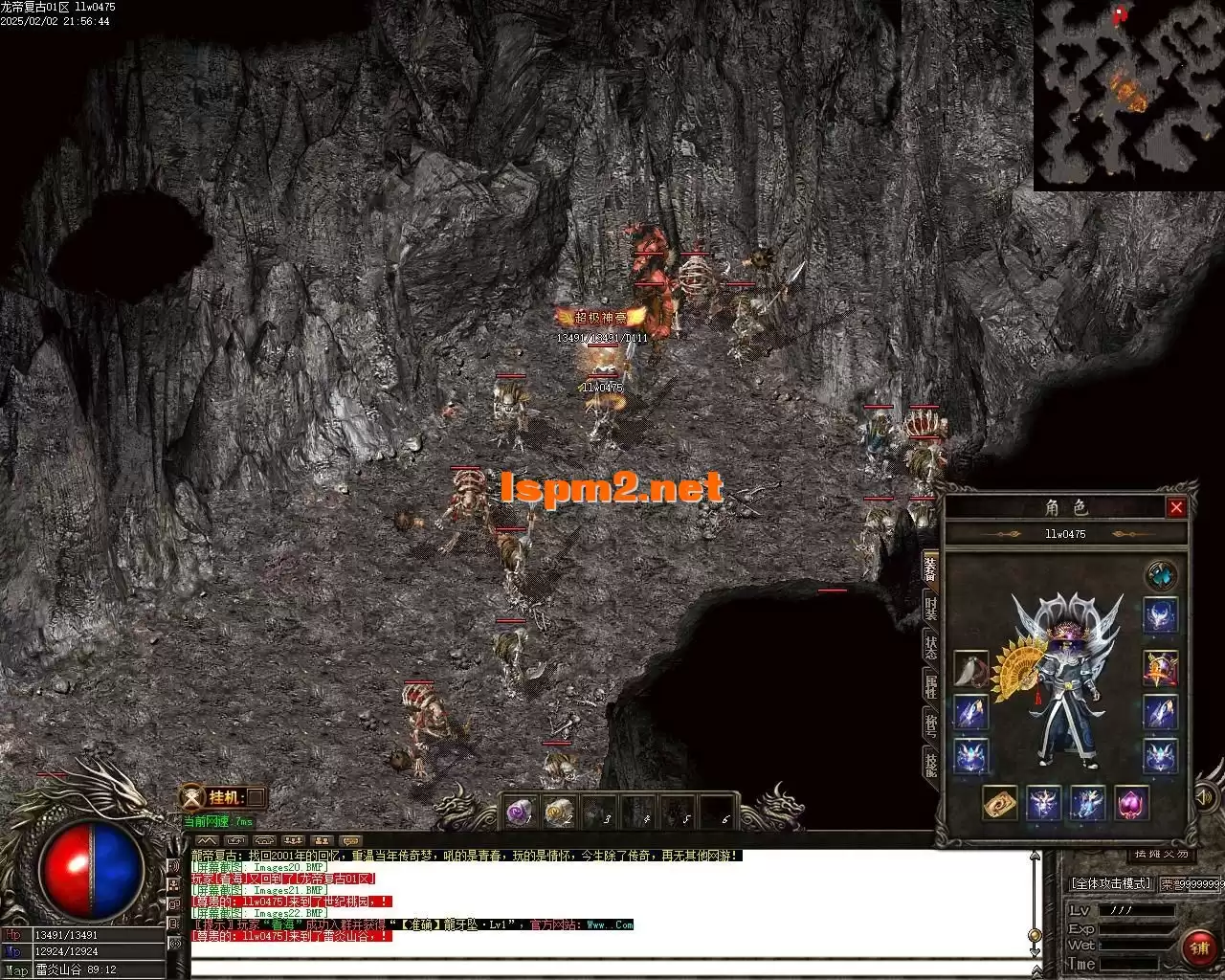Select the 称号 title tab
Image resolution: width=1225 pixels, height=980 pixels.
pos(930,724)
